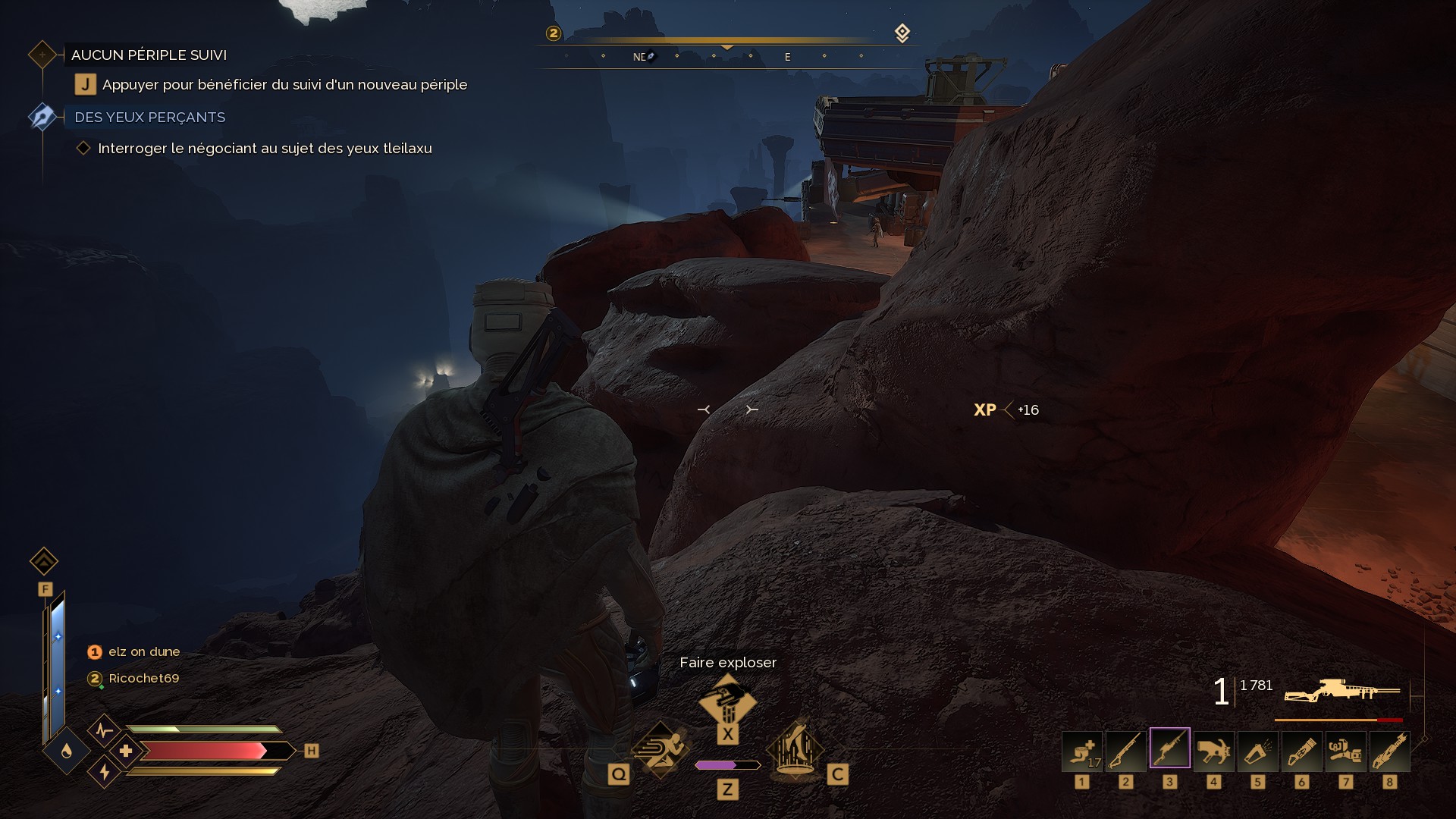Click the water droplet hydration icon
The width and height of the screenshot is (1456, 819).
point(67,751)
